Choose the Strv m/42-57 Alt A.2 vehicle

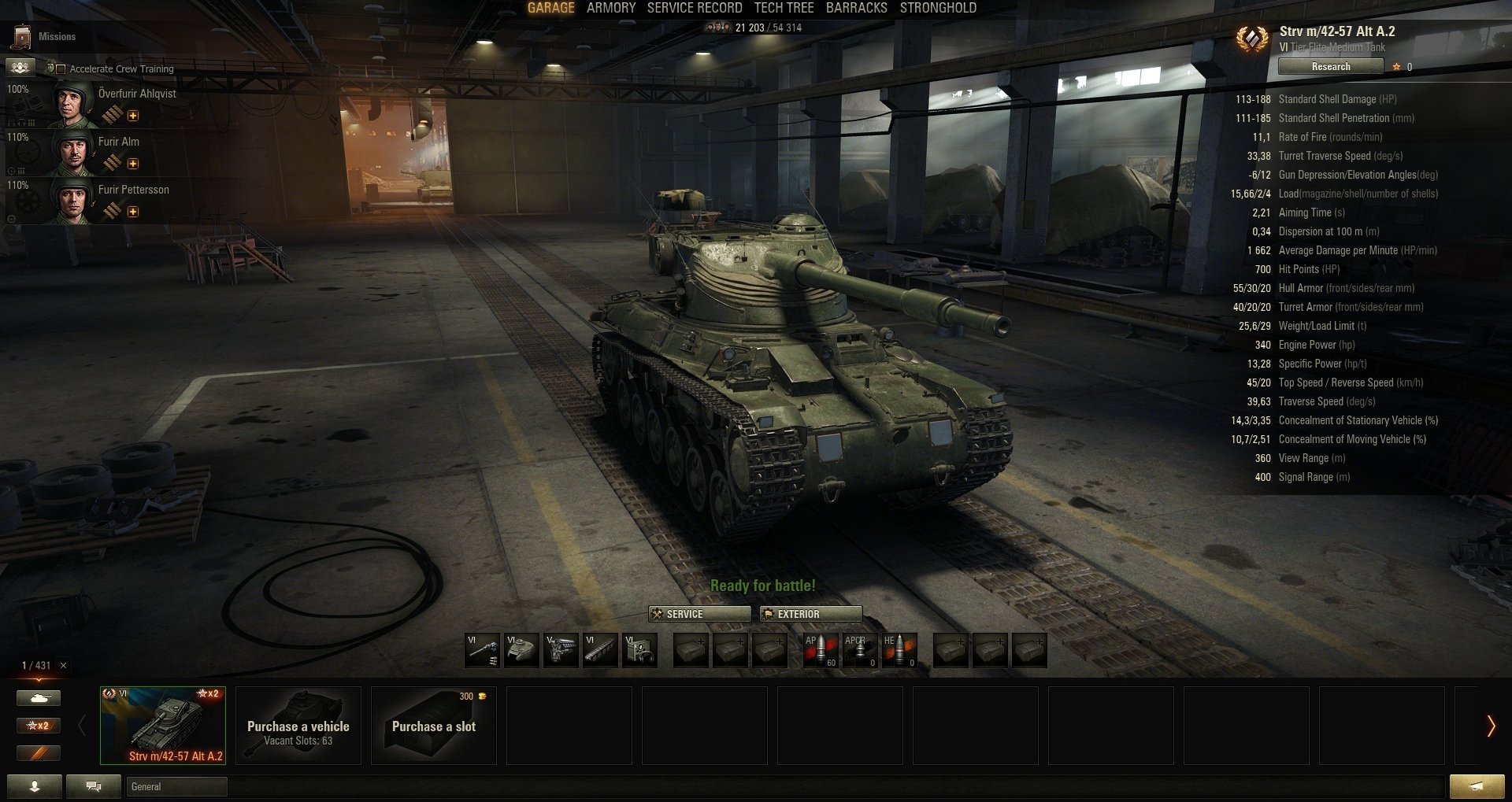(x=163, y=725)
